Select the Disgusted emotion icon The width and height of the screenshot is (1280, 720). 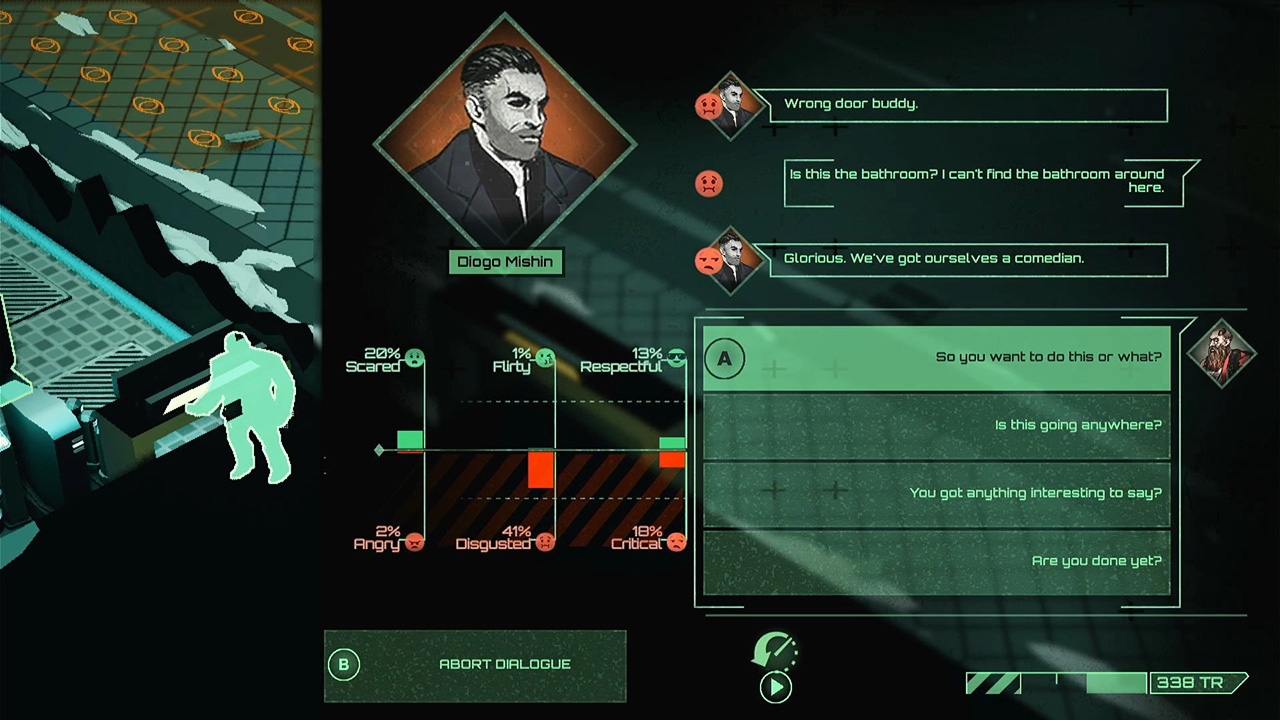click(546, 542)
